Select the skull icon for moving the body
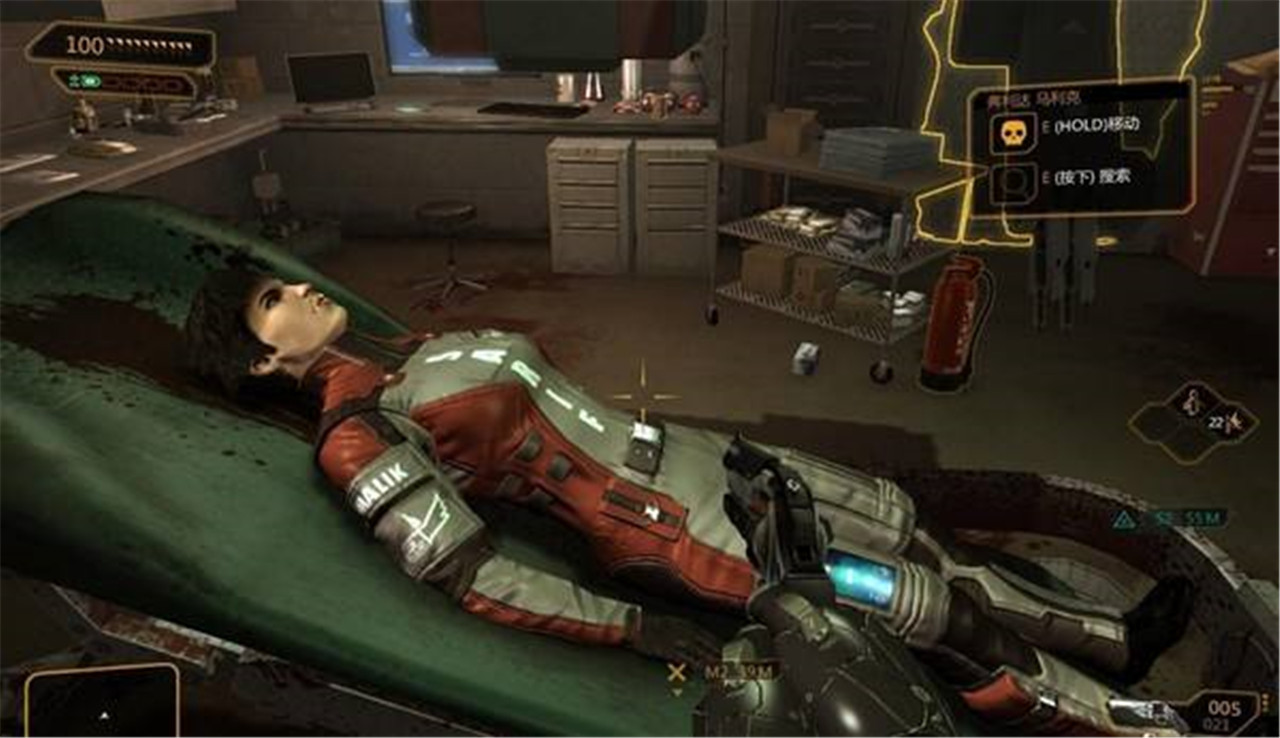This screenshot has width=1280, height=738. point(1012,132)
